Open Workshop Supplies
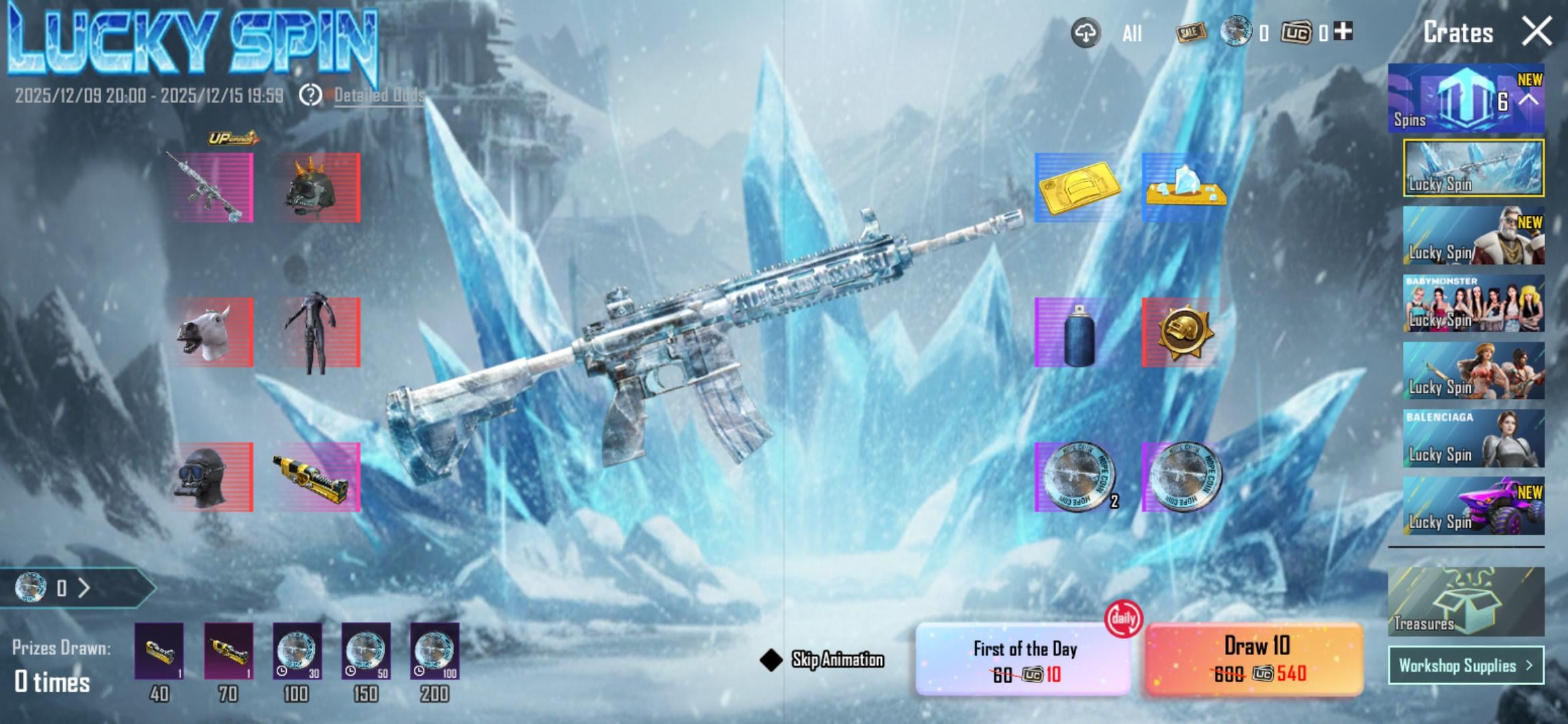Screen dimensions: 1568x724 [x=1465, y=665]
